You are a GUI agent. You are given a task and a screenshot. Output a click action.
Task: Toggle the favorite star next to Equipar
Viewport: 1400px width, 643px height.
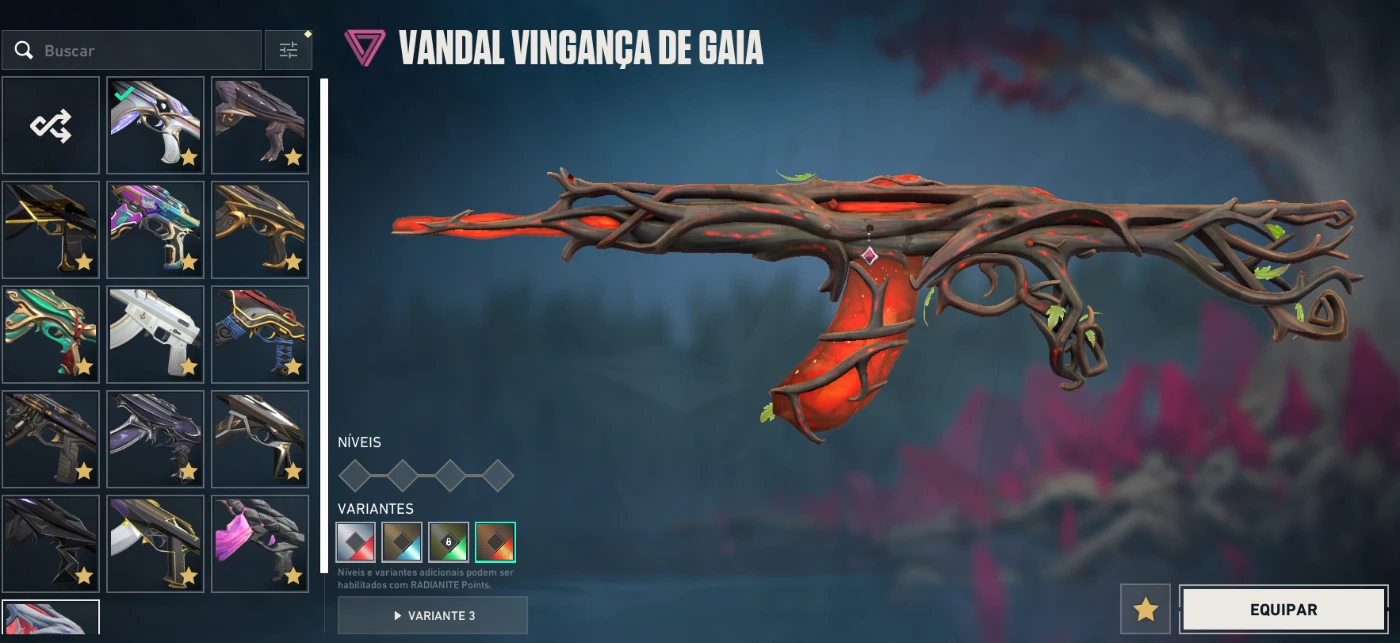[x=1145, y=609]
